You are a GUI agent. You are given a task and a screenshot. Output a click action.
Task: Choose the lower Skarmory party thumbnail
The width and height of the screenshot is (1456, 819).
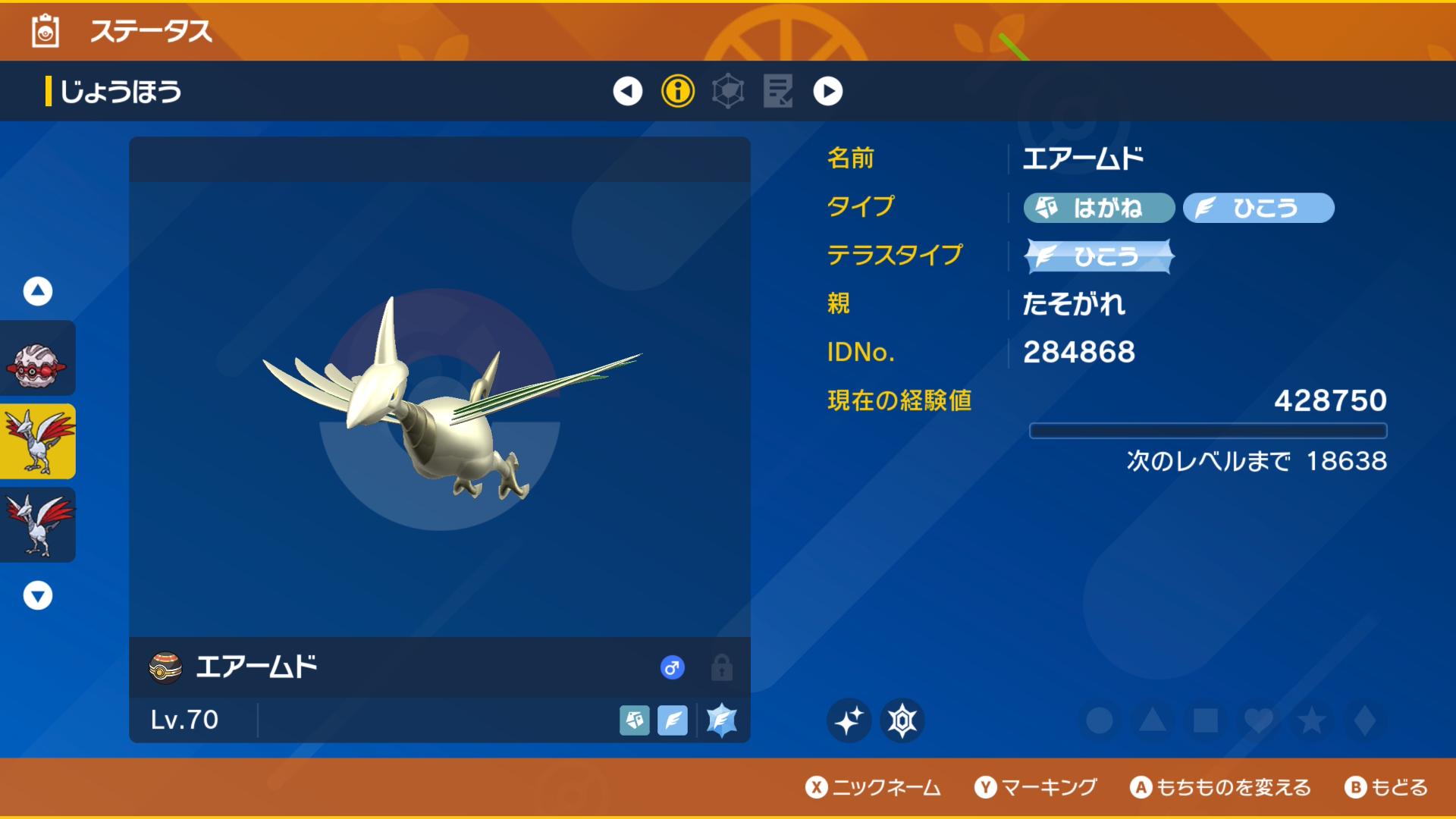tap(37, 525)
